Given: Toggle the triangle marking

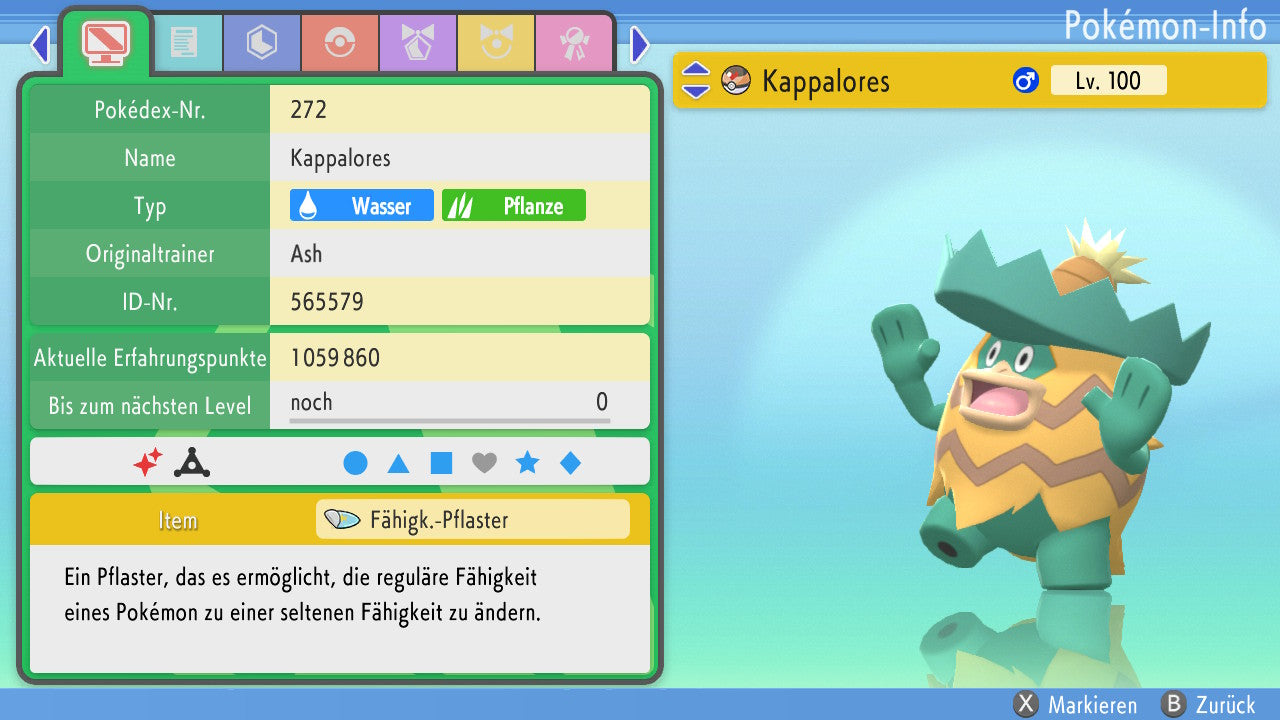Looking at the screenshot, I should tap(398, 463).
